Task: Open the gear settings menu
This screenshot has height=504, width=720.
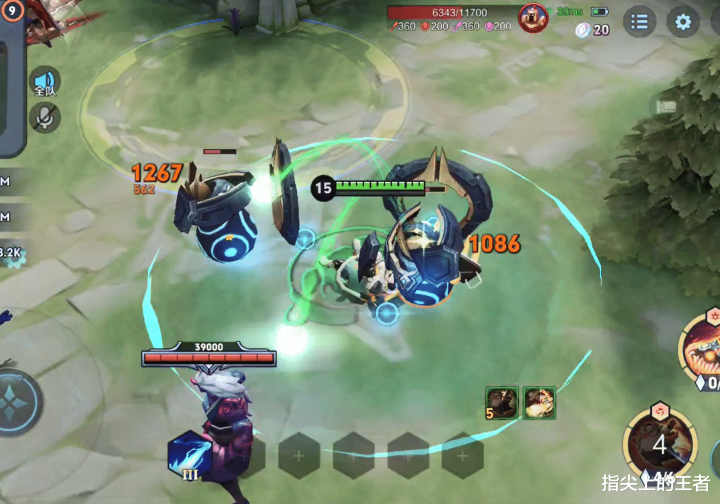Action: [683, 21]
